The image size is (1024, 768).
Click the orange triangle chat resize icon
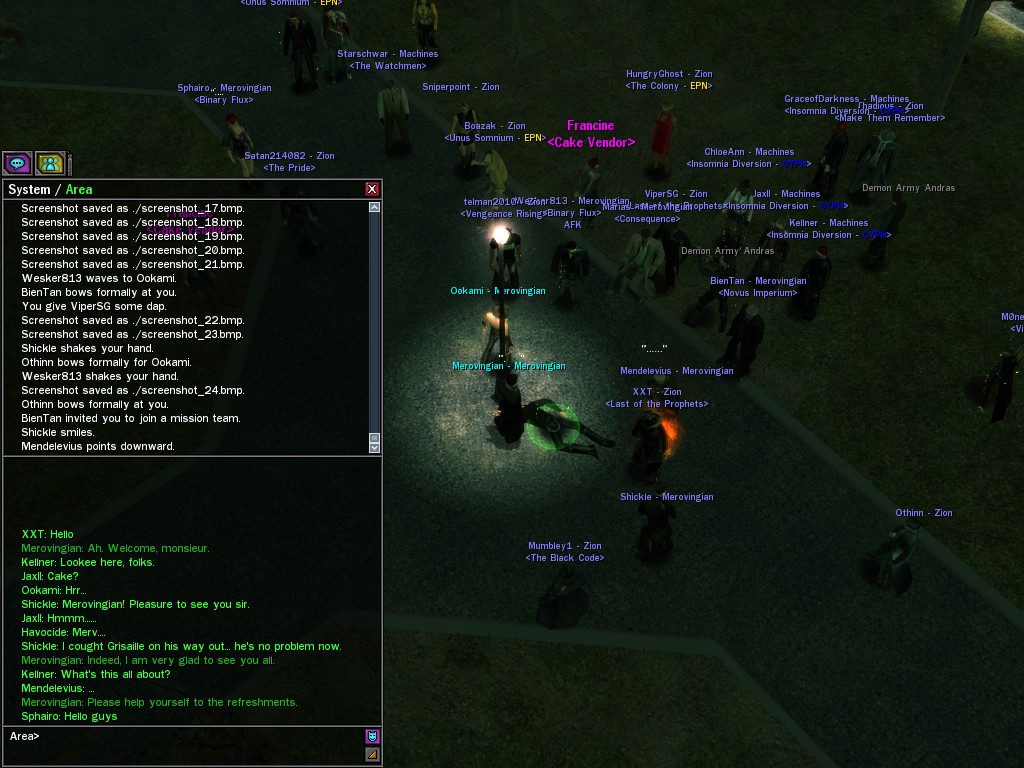(372, 755)
